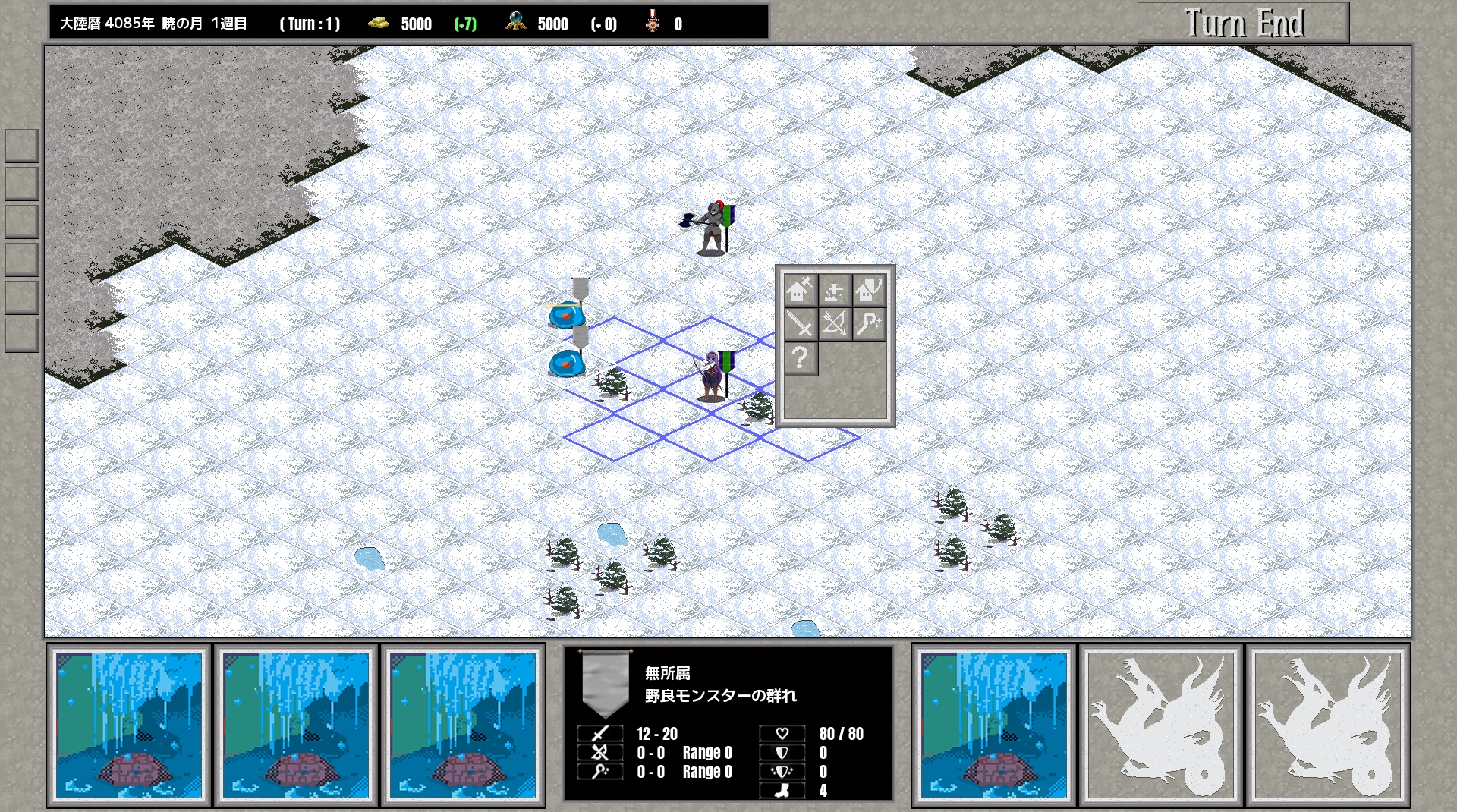Open the question mark help action
Viewport: 1457px width, 812px height.
coord(800,358)
